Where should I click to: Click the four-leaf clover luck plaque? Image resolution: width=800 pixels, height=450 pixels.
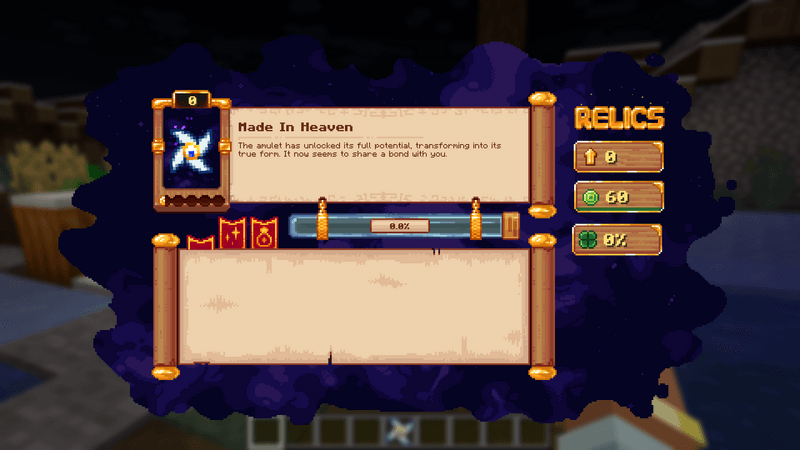click(x=617, y=240)
